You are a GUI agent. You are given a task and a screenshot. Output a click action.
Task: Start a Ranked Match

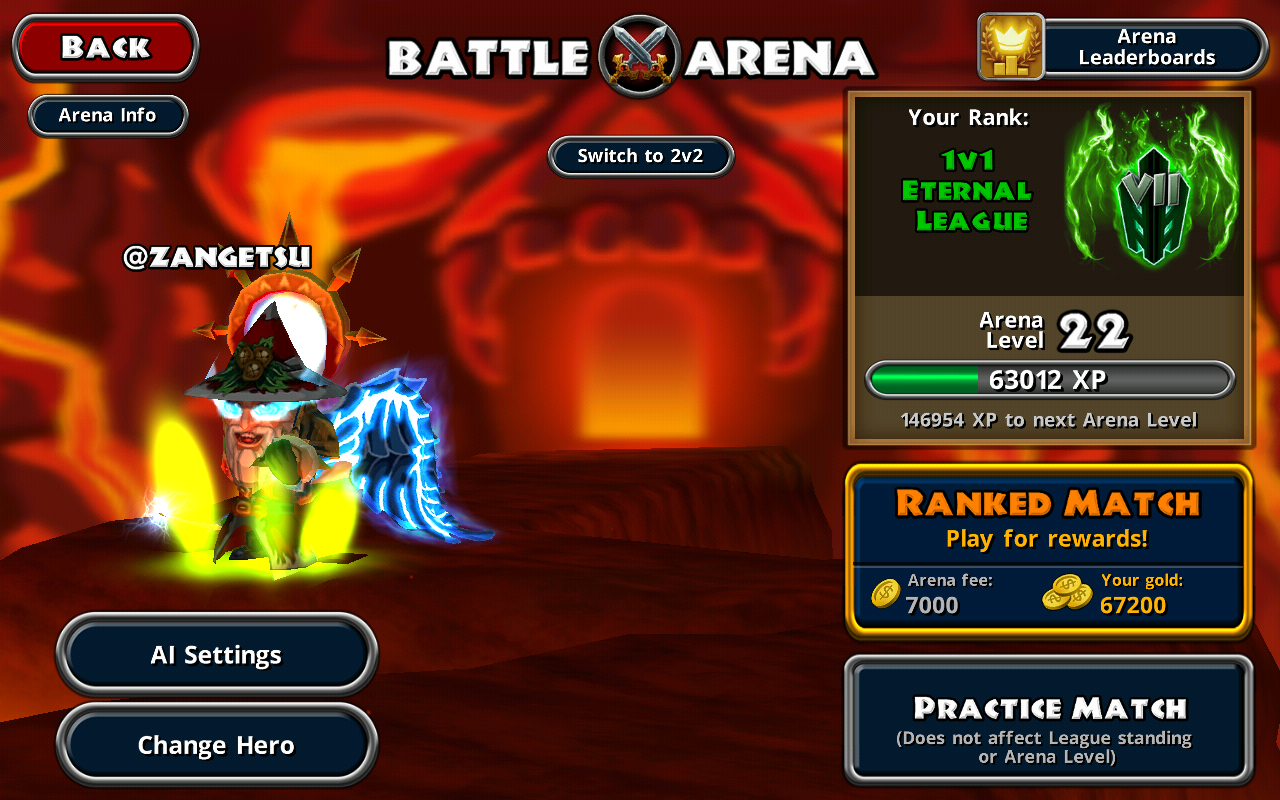(x=1048, y=549)
